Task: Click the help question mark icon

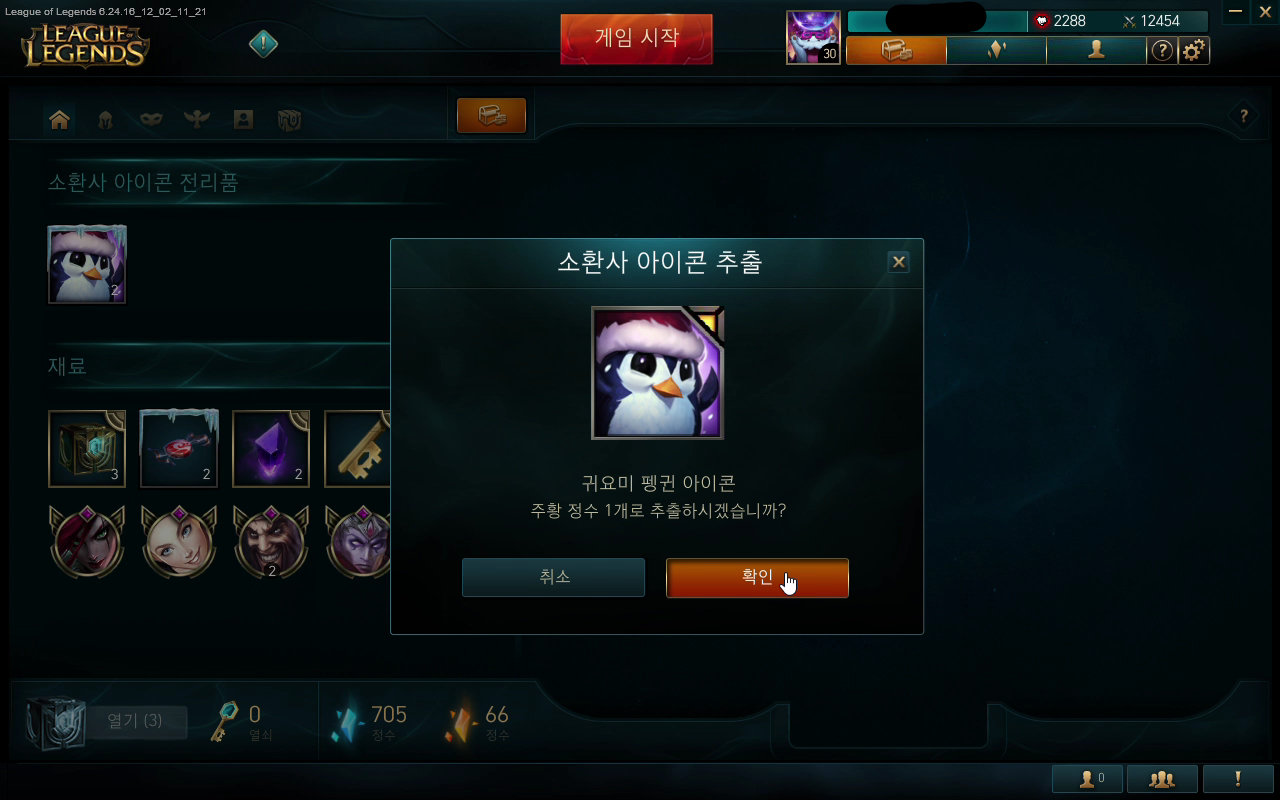Action: [1162, 50]
